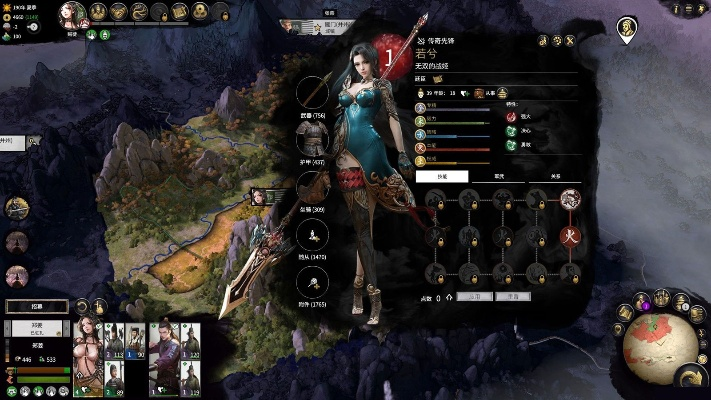Open the scroll icon in the top bar
Image resolution: width=711 pixels, height=400 pixels.
click(x=180, y=11)
